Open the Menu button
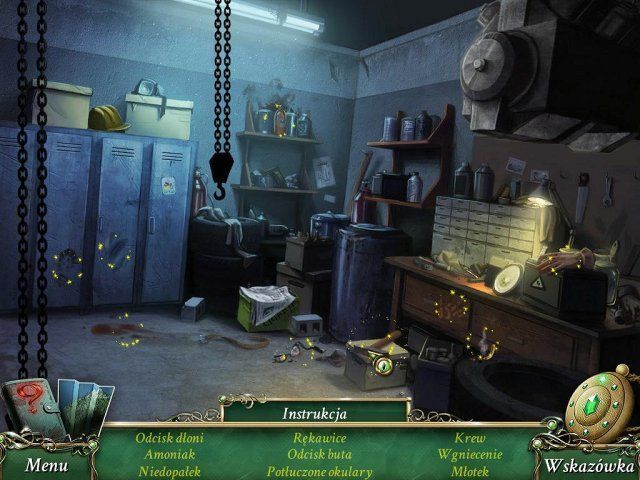640x480 pixels. pos(47,465)
